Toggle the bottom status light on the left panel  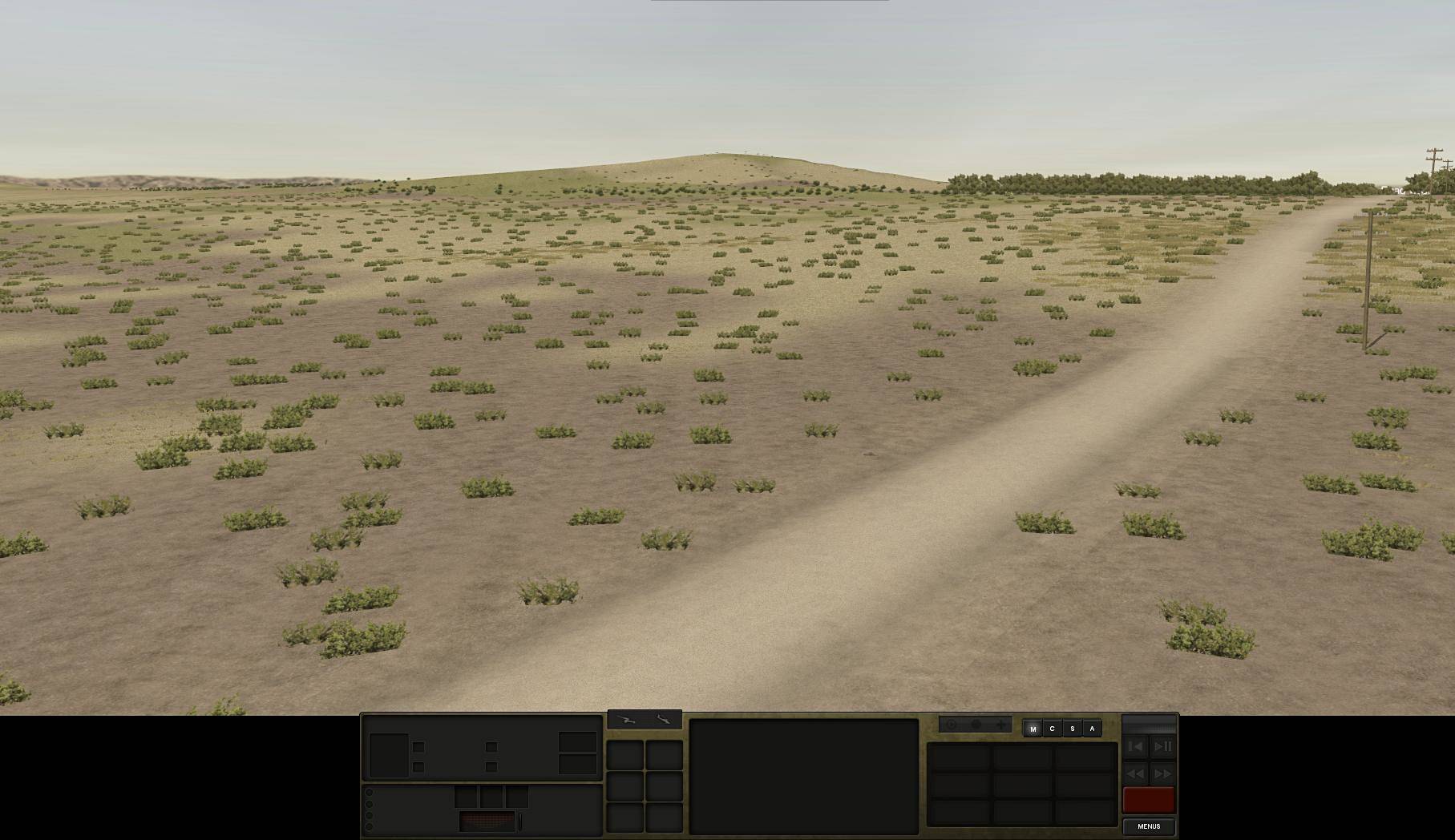pyautogui.click(x=370, y=828)
